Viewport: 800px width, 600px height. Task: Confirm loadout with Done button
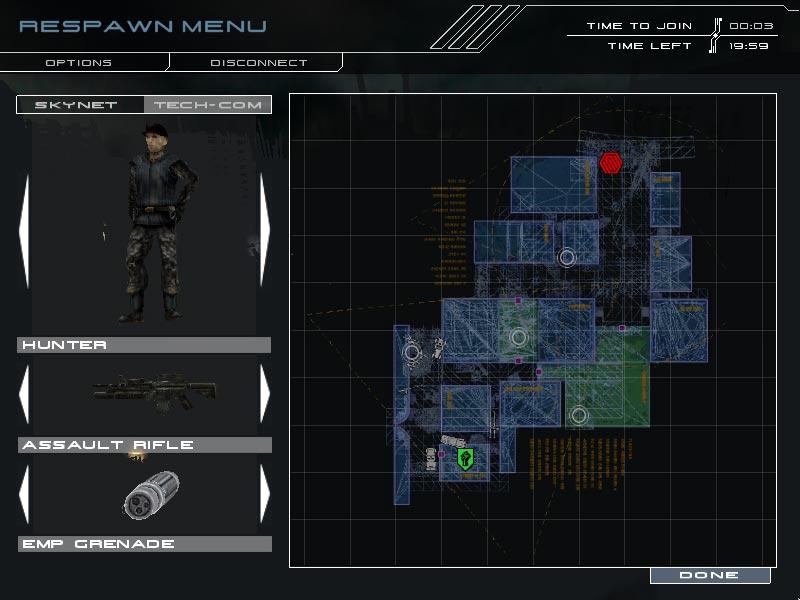point(709,576)
